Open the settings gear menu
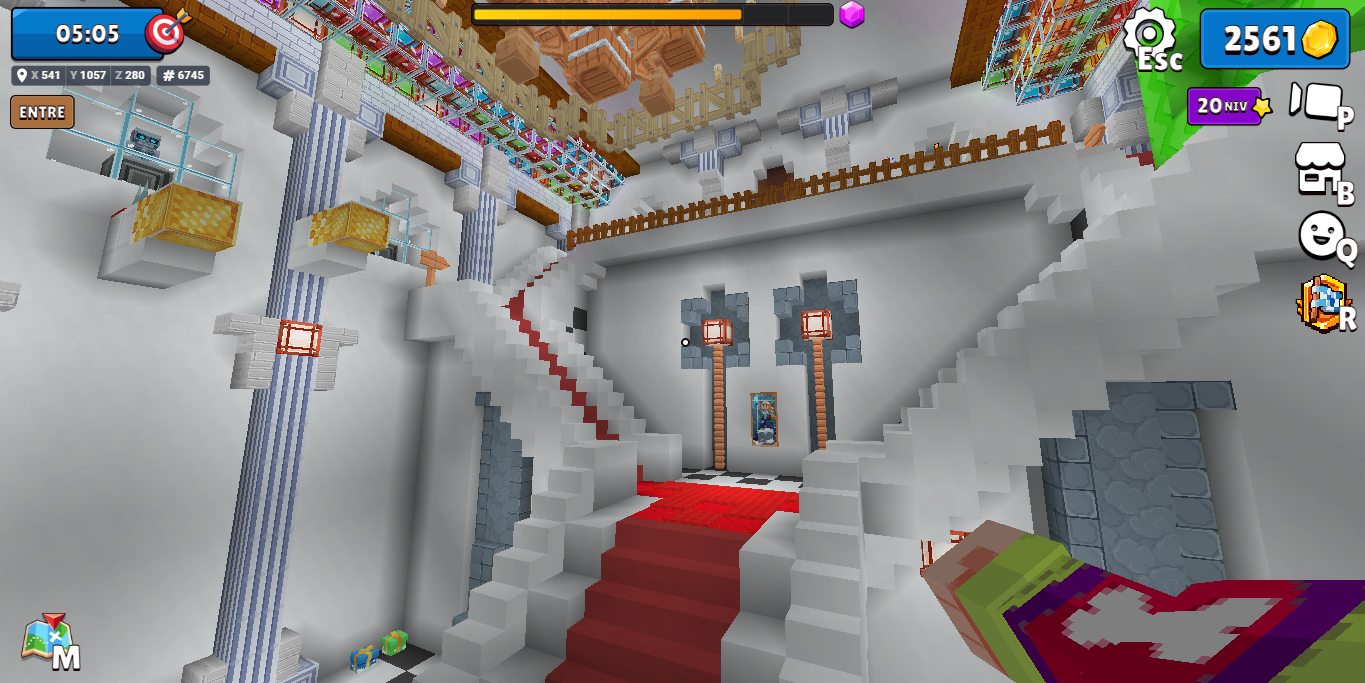1365x683 pixels. click(x=1149, y=35)
